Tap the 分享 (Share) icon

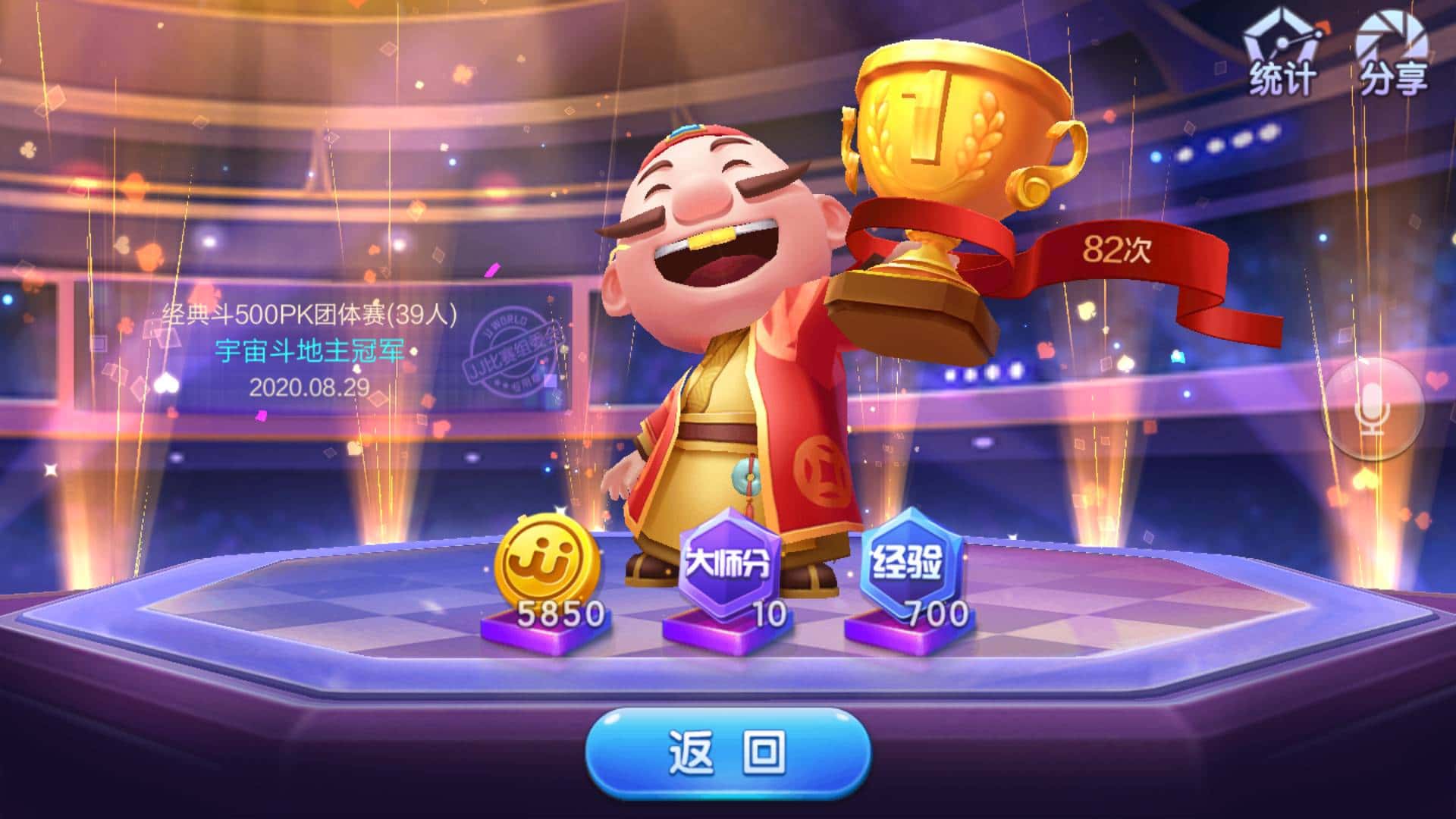tap(1392, 55)
